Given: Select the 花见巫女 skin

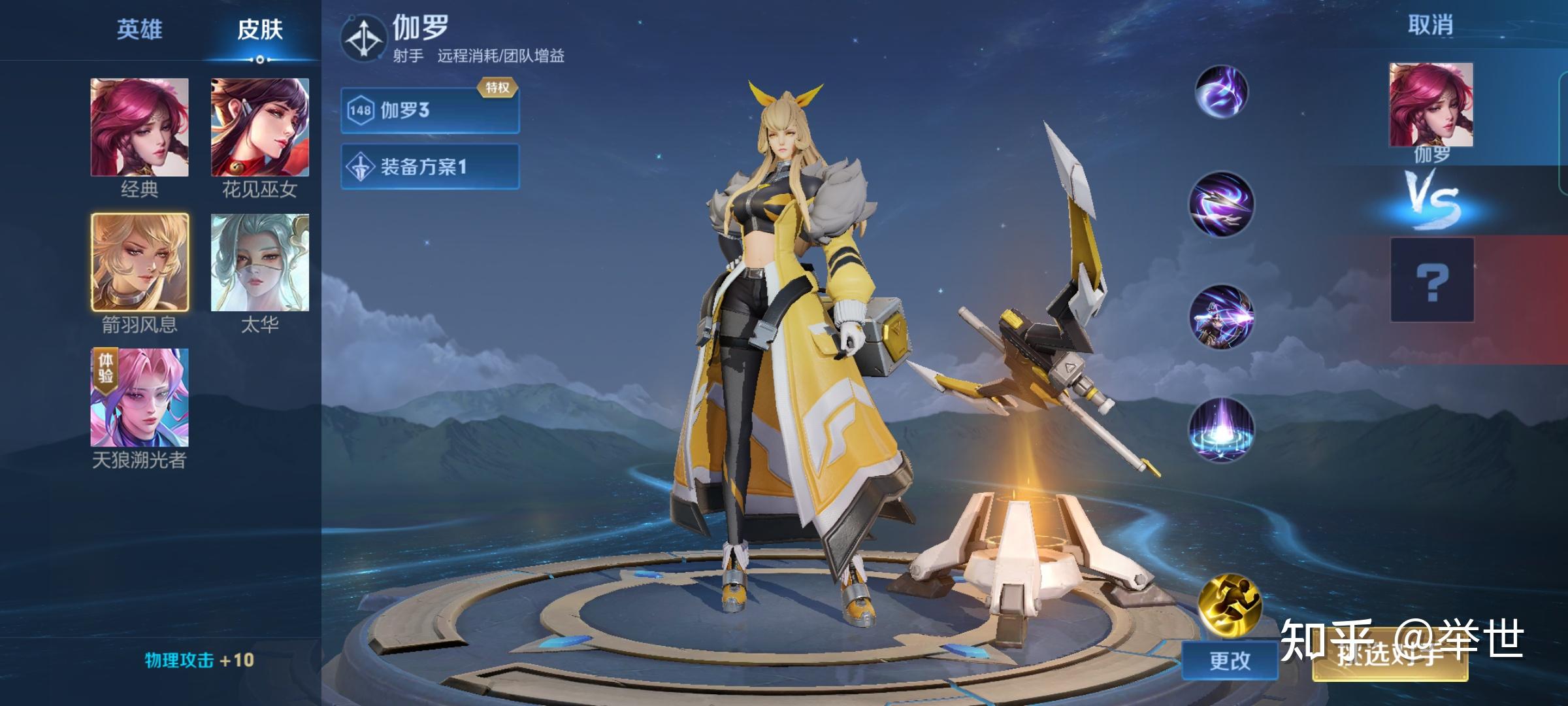Looking at the screenshot, I should (259, 127).
